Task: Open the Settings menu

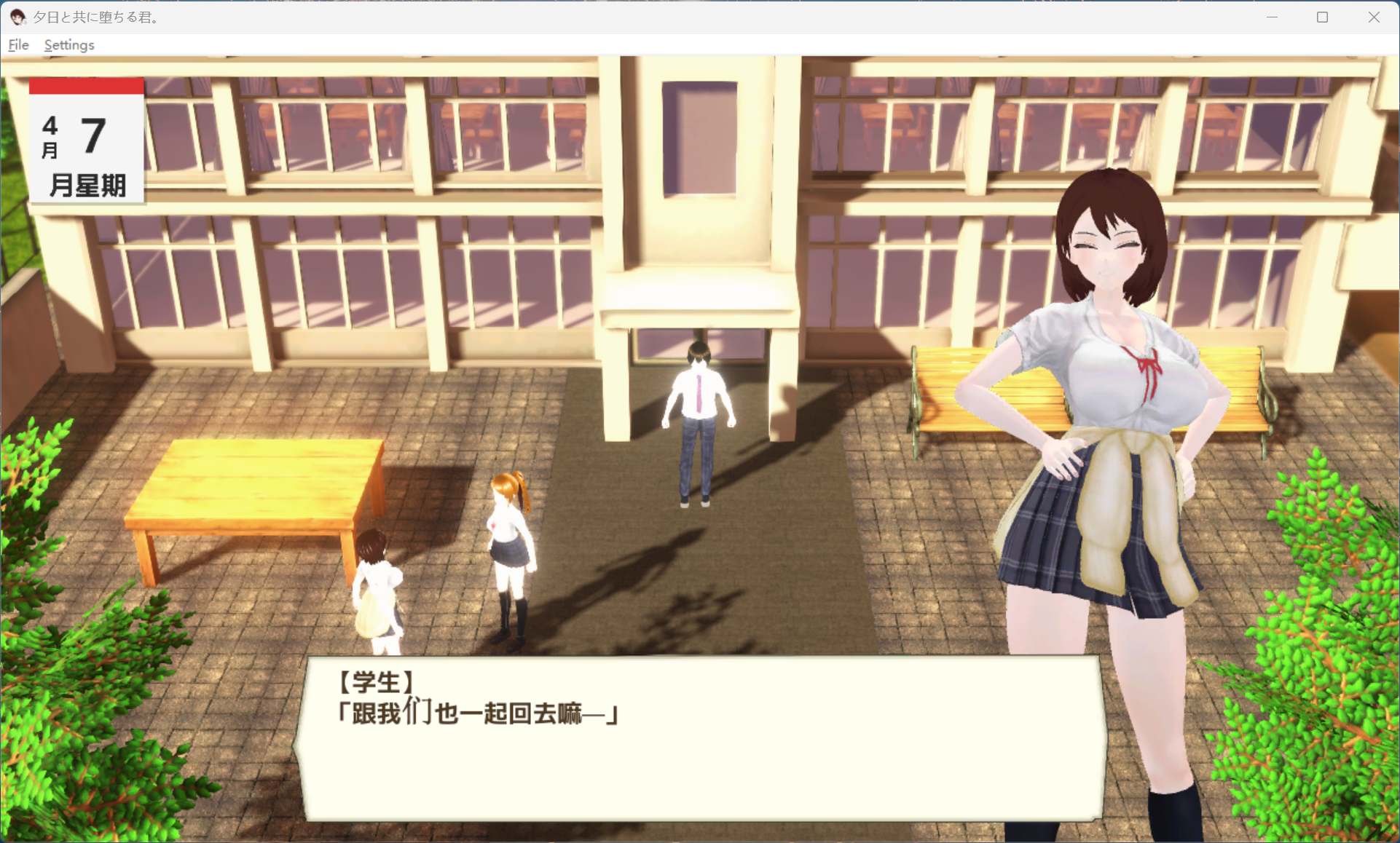Action: 68,44
